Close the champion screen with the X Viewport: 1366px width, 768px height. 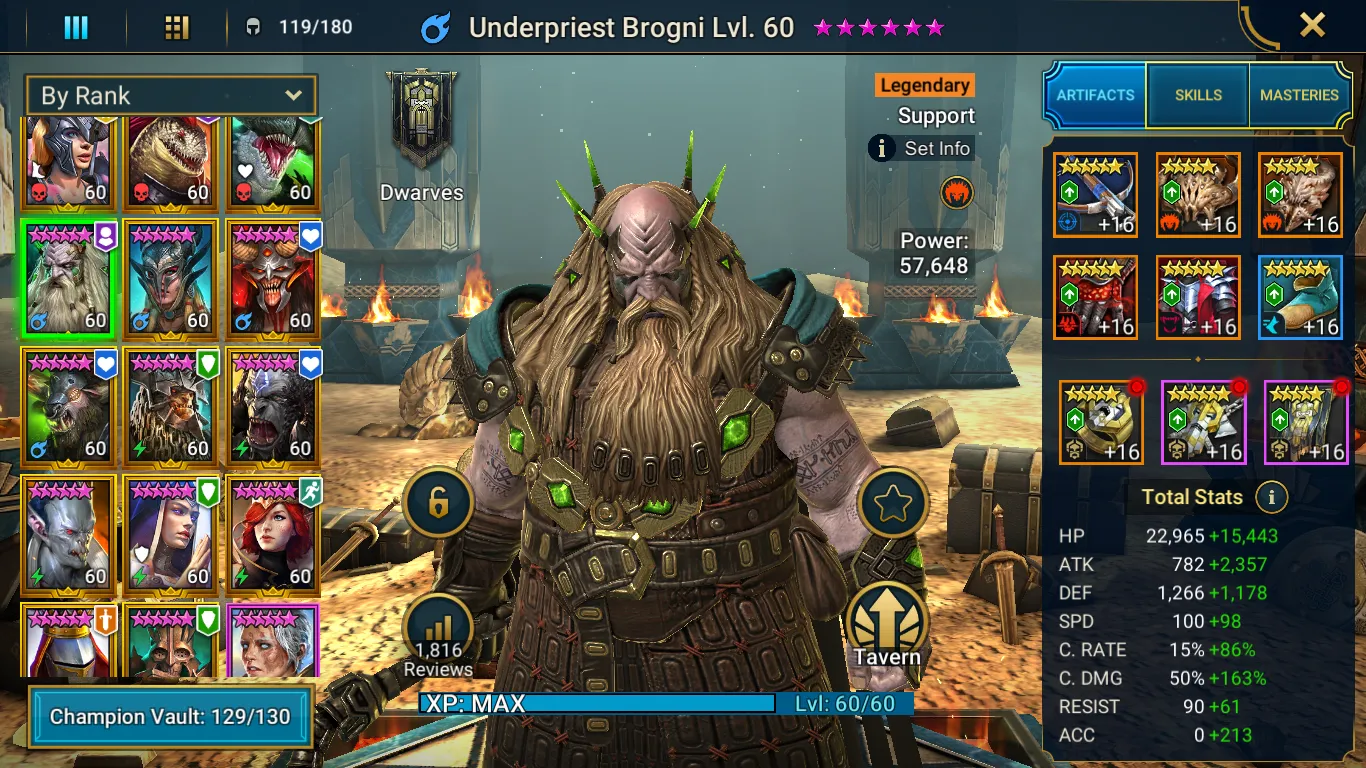point(1312,25)
